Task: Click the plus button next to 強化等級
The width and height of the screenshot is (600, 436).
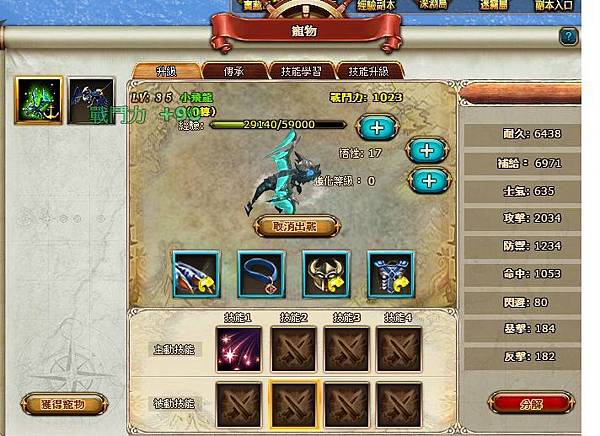Action: pos(425,181)
